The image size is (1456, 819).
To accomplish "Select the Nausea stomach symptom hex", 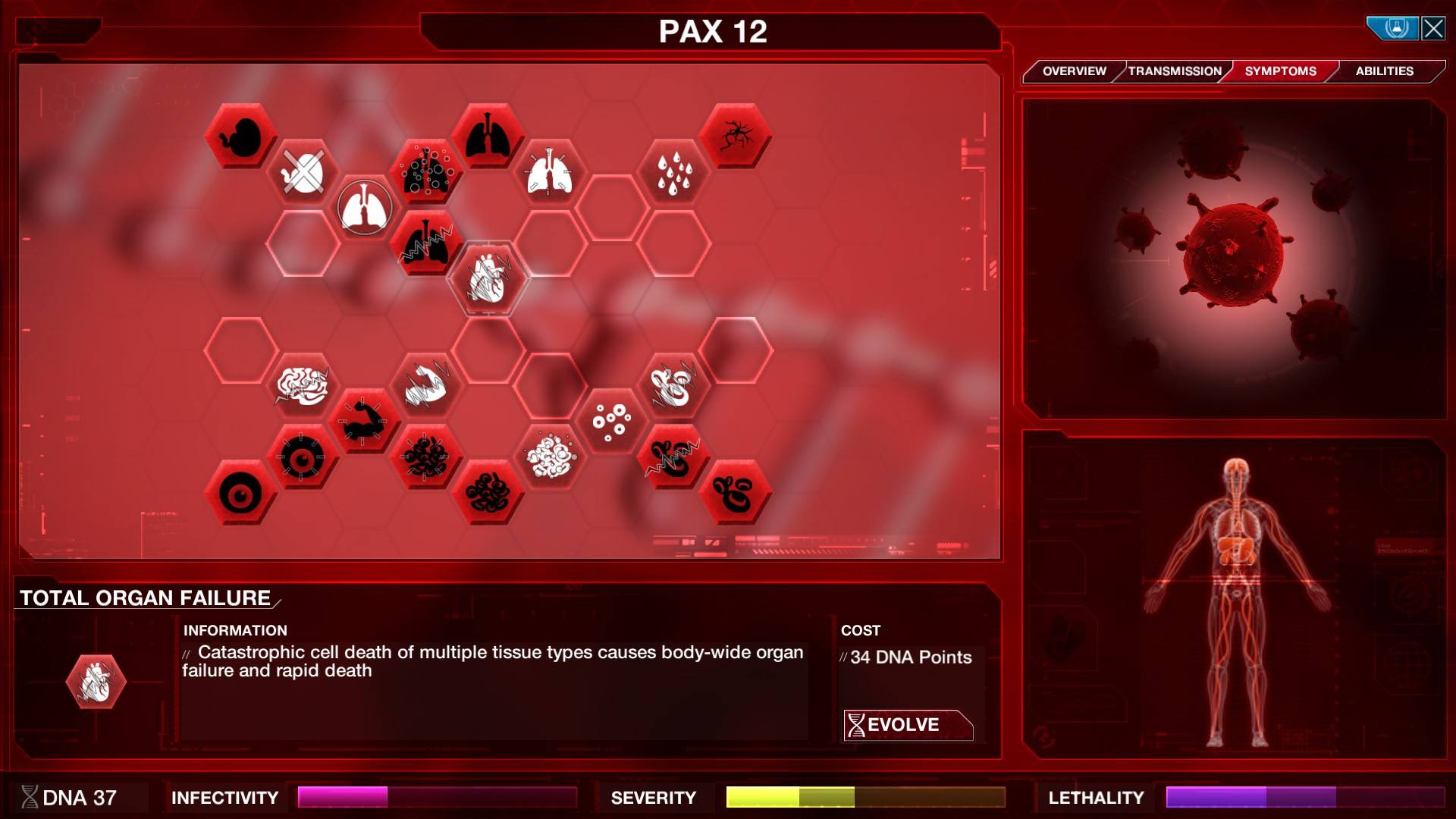I will tap(243, 136).
